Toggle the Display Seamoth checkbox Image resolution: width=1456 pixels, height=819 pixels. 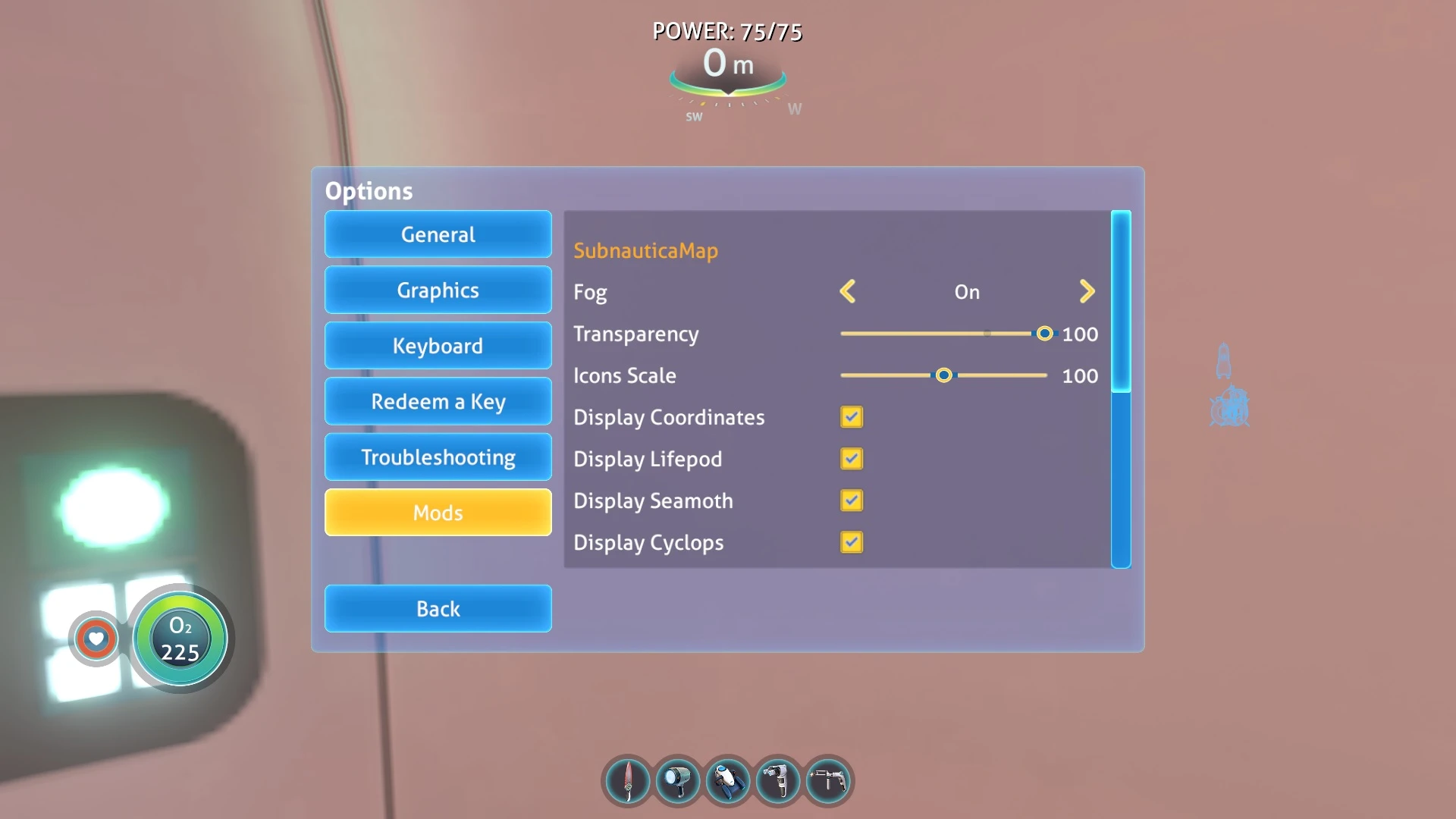[x=852, y=500]
